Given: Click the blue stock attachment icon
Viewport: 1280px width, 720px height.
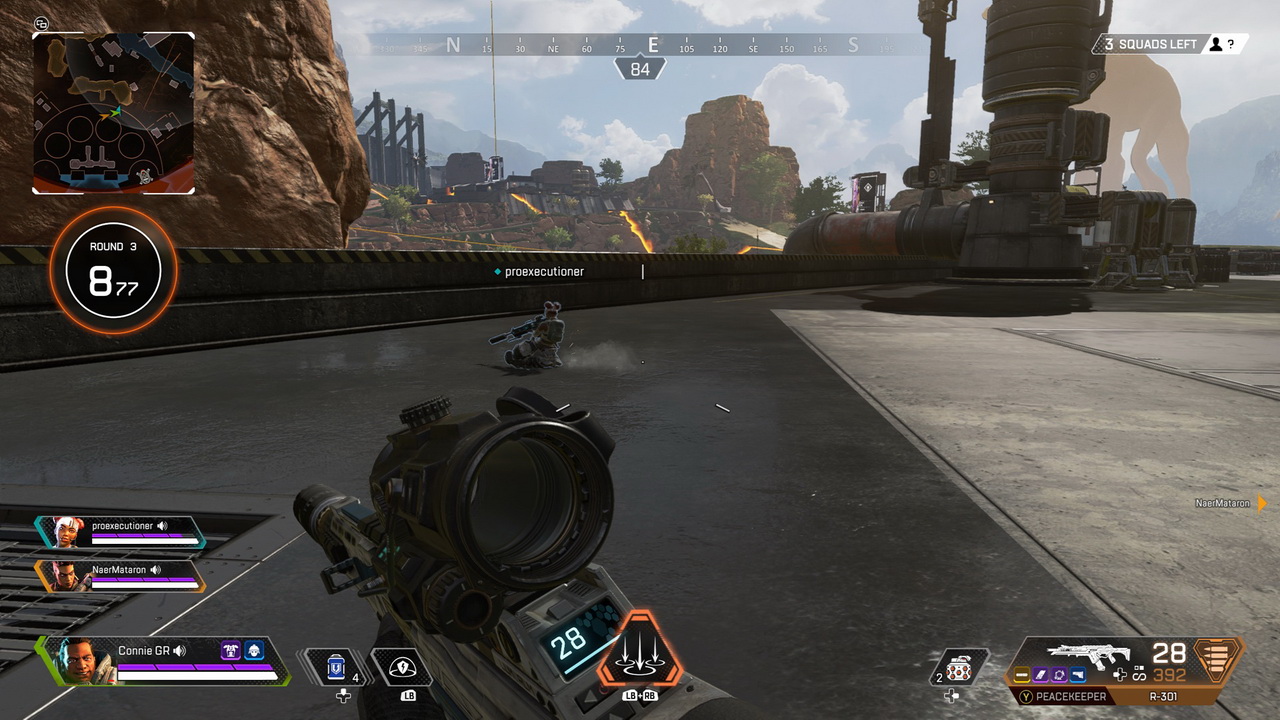Looking at the screenshot, I should [x=1076, y=676].
